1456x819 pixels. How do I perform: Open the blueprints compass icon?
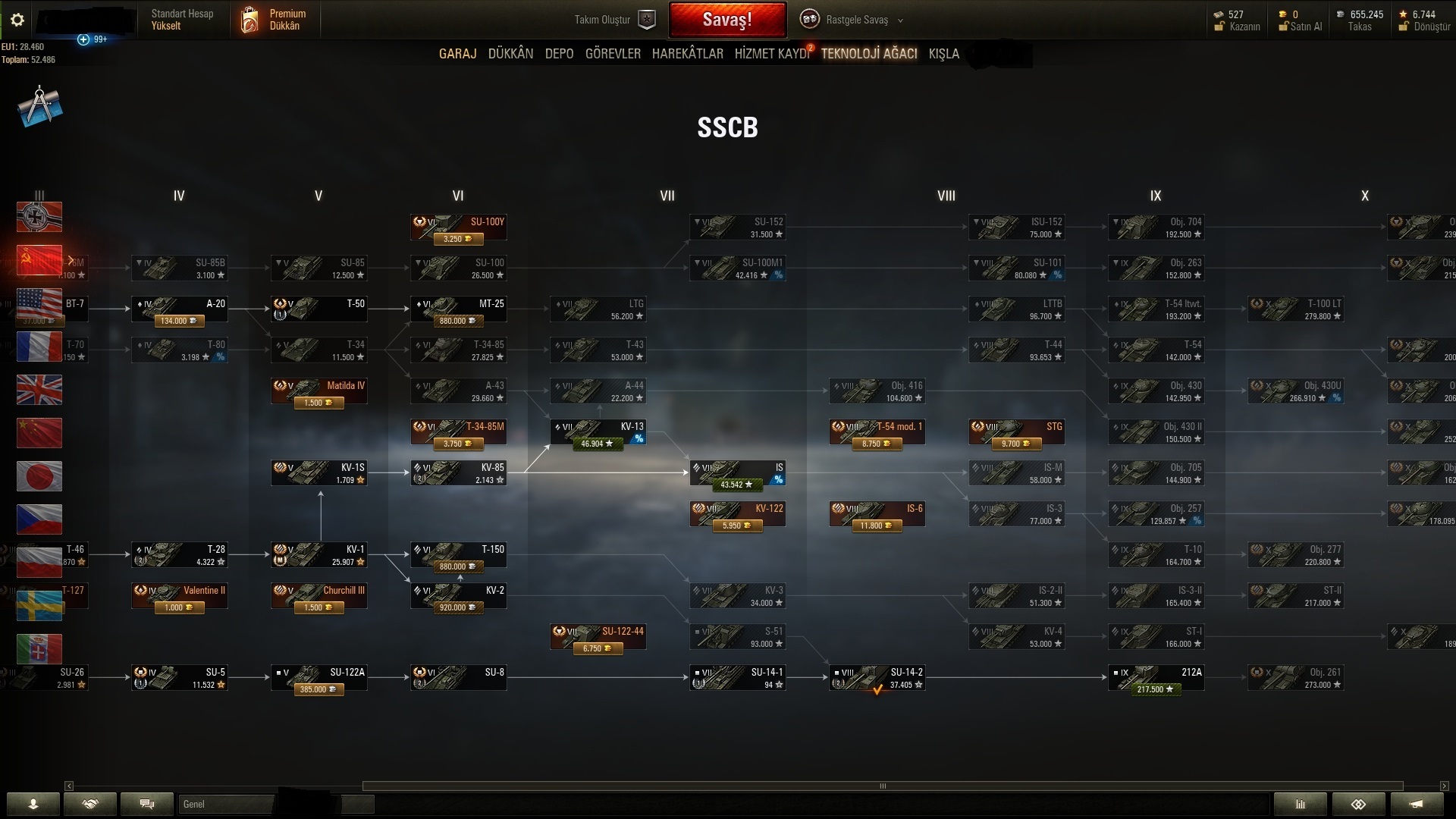pos(39,107)
